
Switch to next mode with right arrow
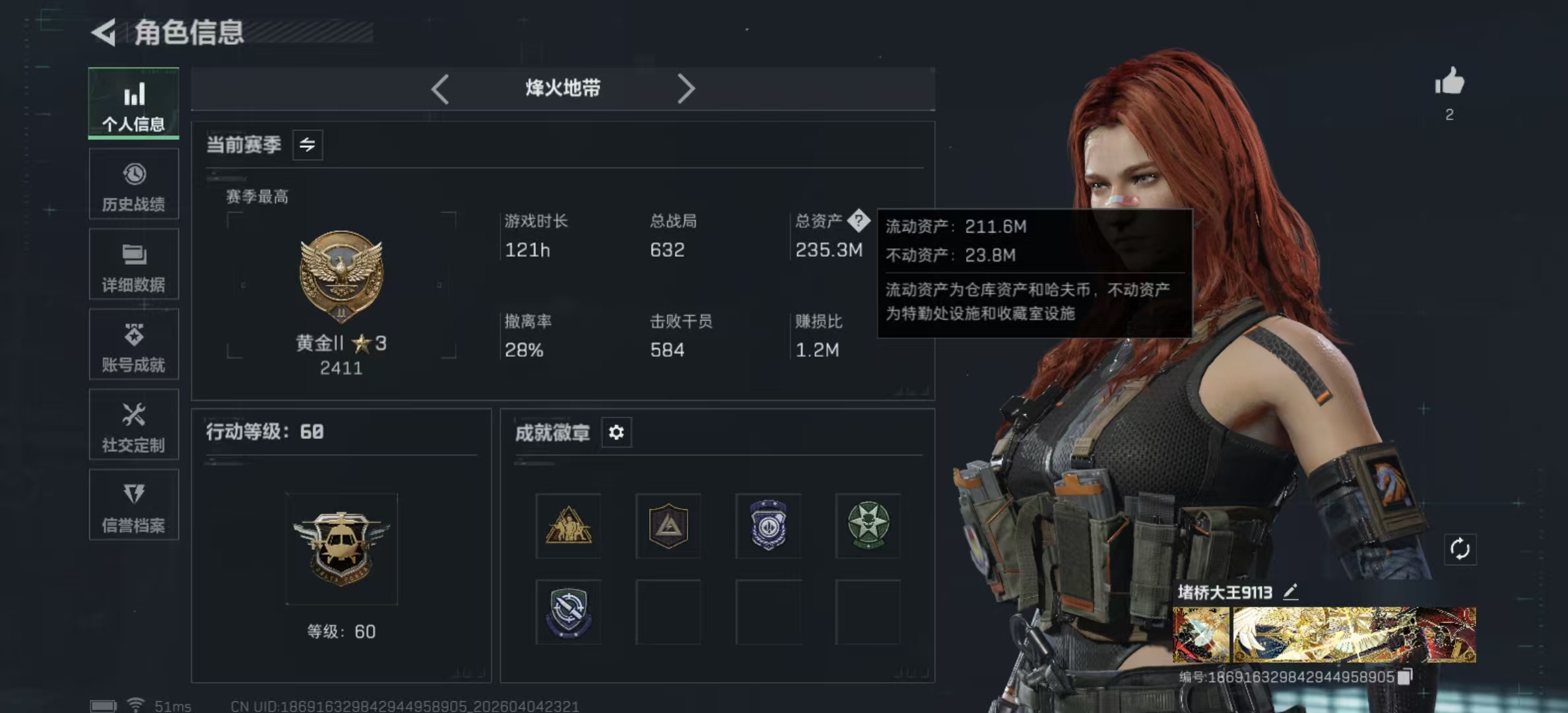click(x=686, y=88)
